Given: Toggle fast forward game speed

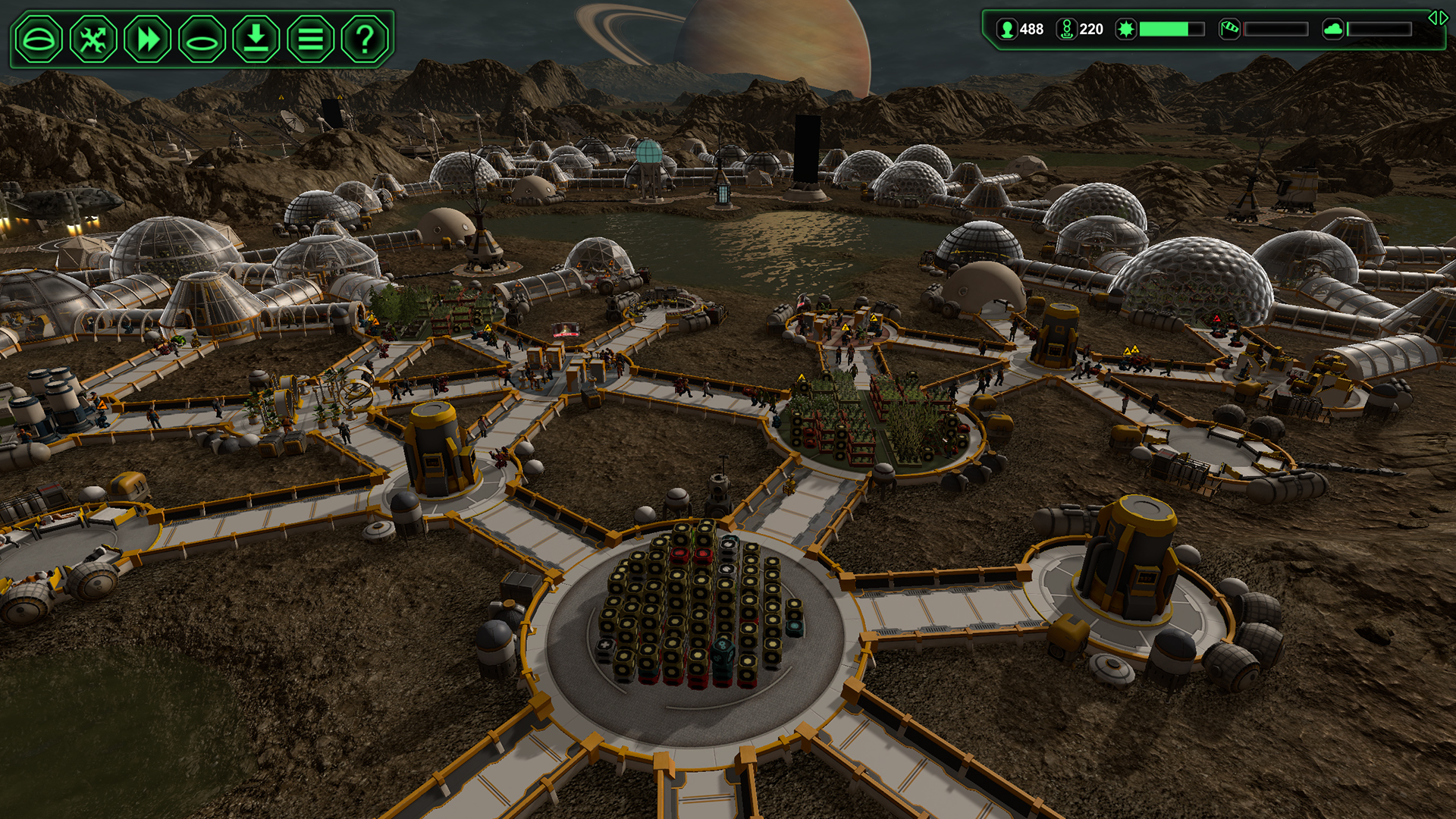Looking at the screenshot, I should 147,36.
